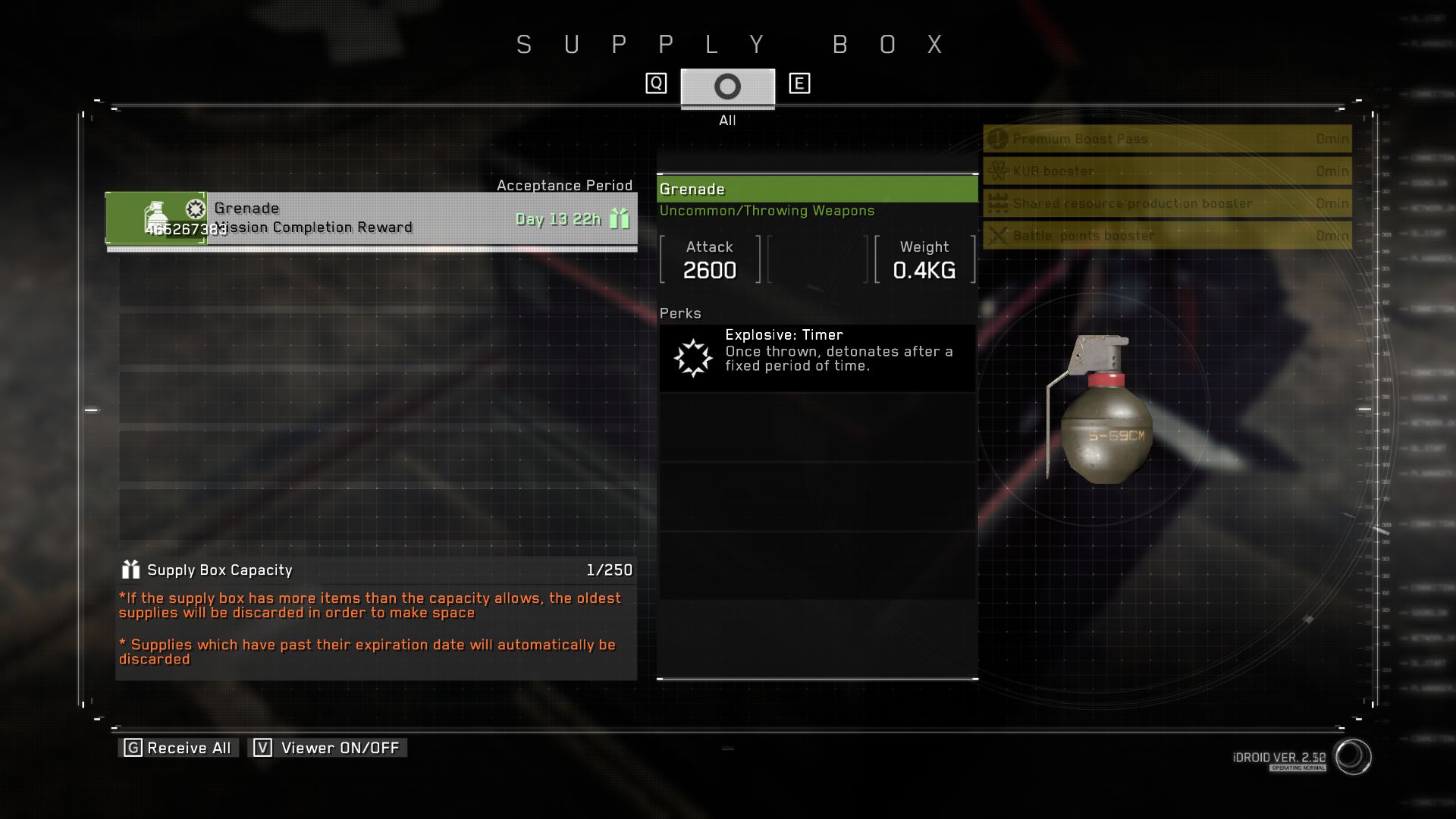Click the KUB booster icon
Screen dimensions: 1456x819
point(997,171)
